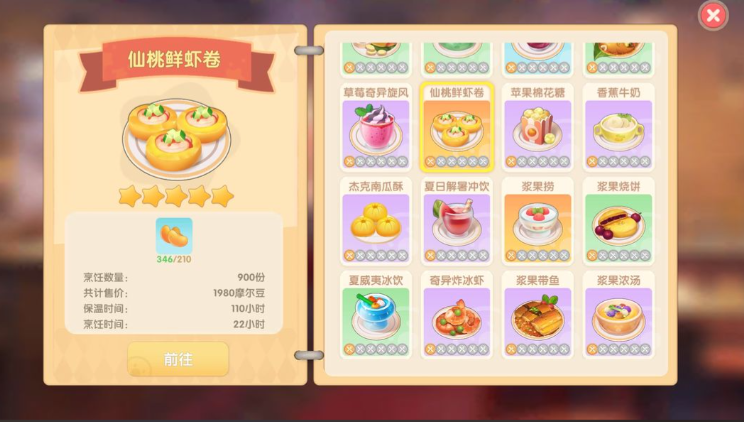
Task: Select the highlighted 仙桃鲜虾卷 recipe card
Action: (x=457, y=128)
